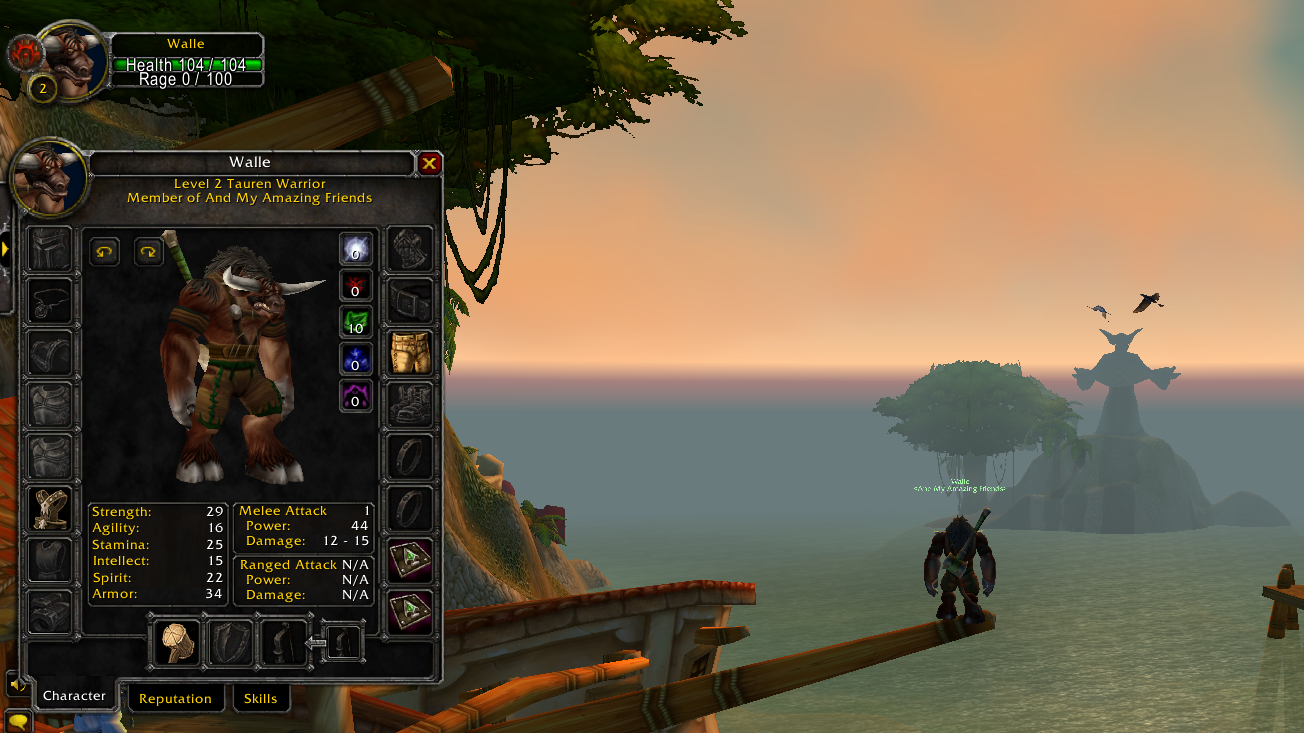The height and width of the screenshot is (733, 1304).
Task: Open the yellow speech bubble chat button
Action: point(17,720)
